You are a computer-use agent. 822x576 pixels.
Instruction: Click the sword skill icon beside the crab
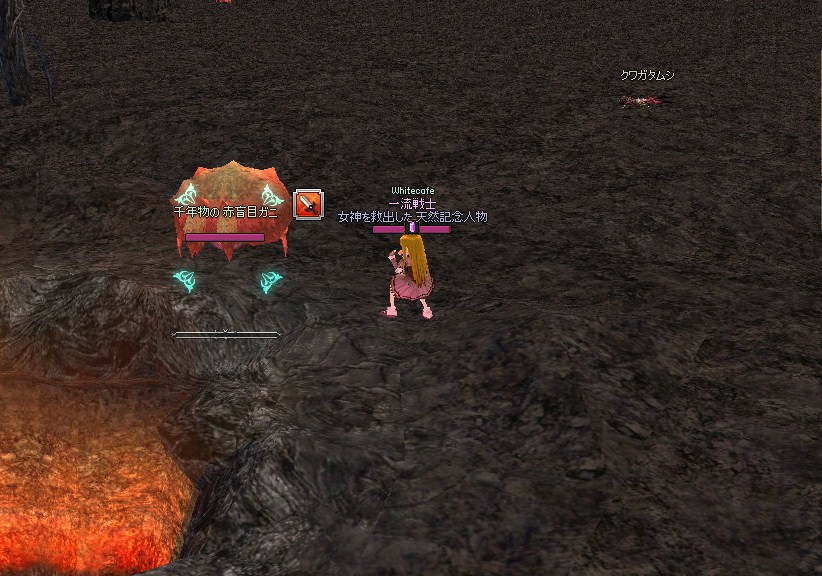click(x=309, y=204)
